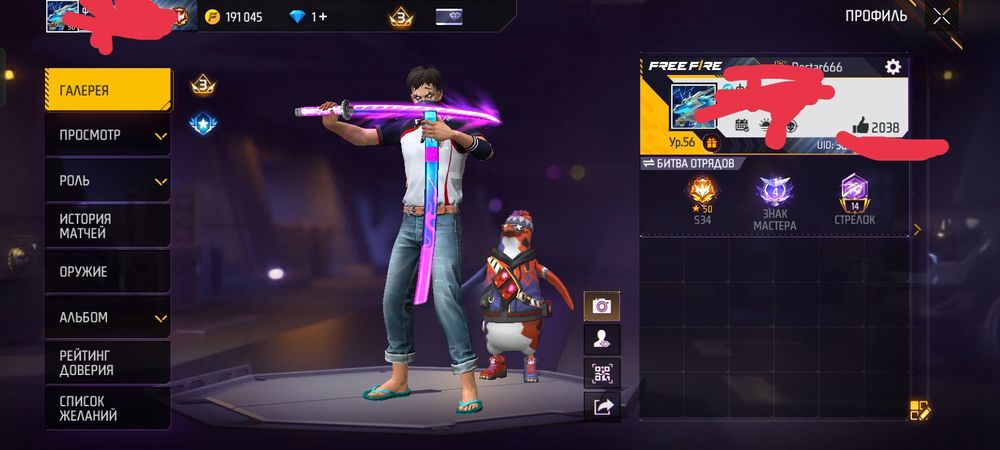
Task: Open the gallery layout edit icon
Action: point(919,410)
